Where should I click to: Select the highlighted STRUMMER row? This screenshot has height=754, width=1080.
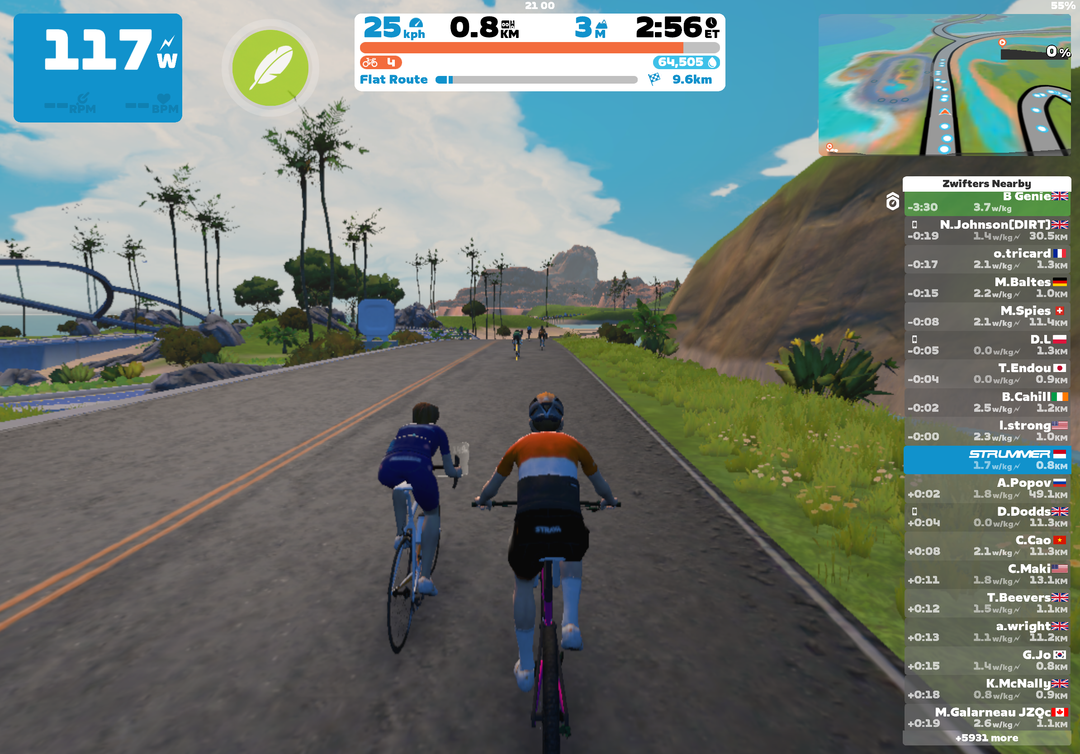986,459
